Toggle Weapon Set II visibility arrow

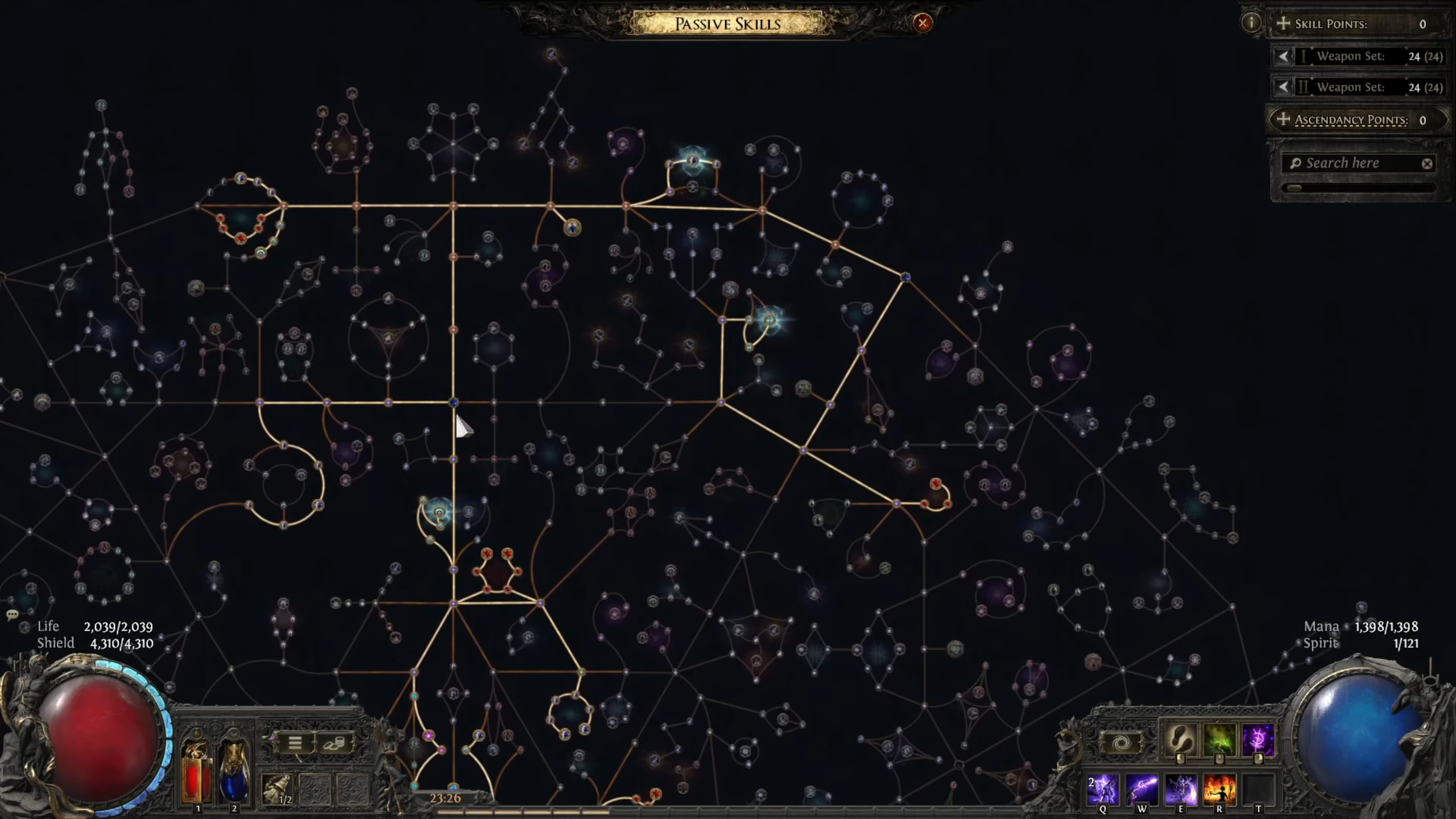click(1283, 88)
